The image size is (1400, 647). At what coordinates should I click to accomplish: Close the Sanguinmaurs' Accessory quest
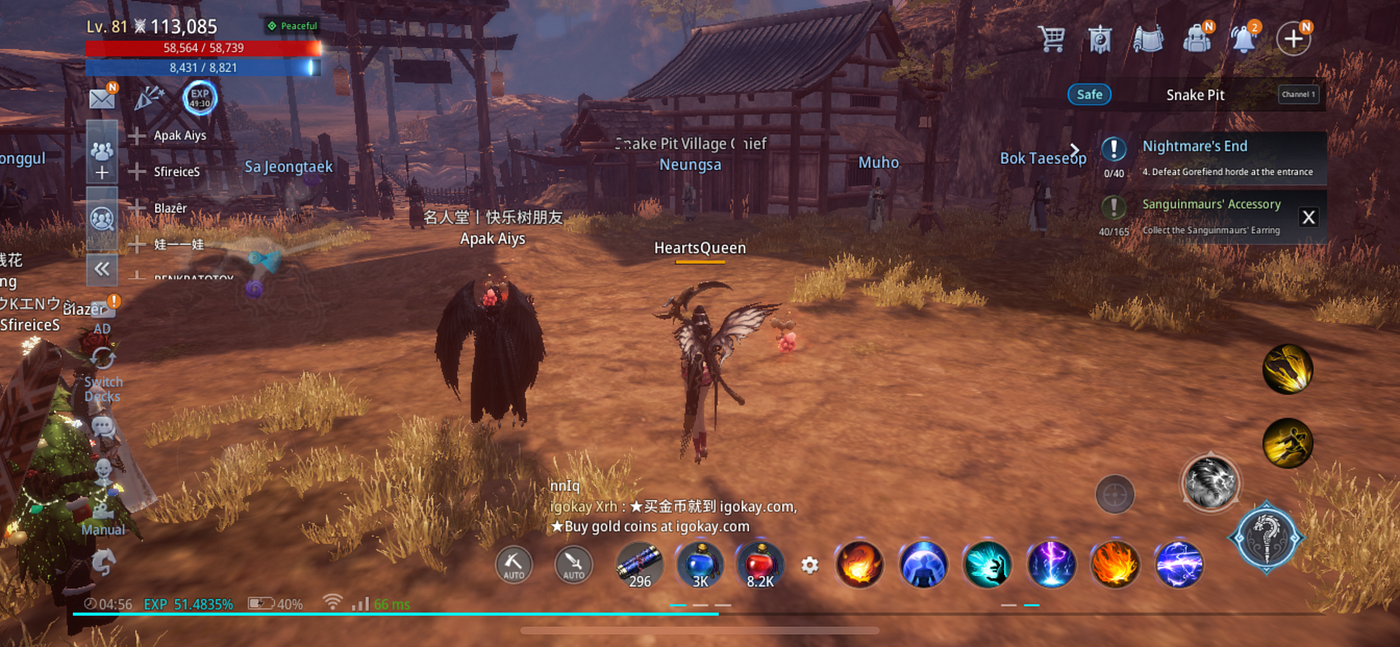click(1308, 217)
